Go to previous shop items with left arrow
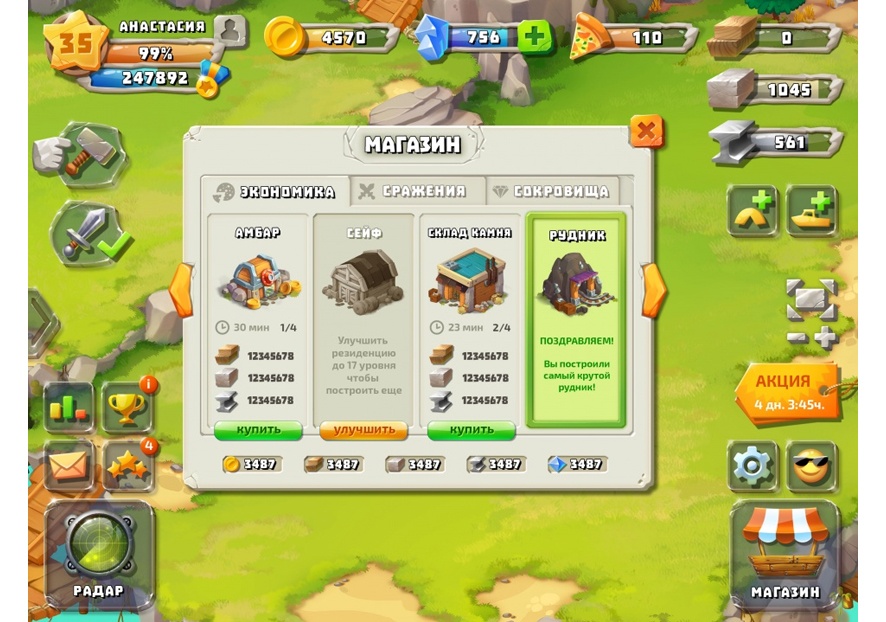 182,290
